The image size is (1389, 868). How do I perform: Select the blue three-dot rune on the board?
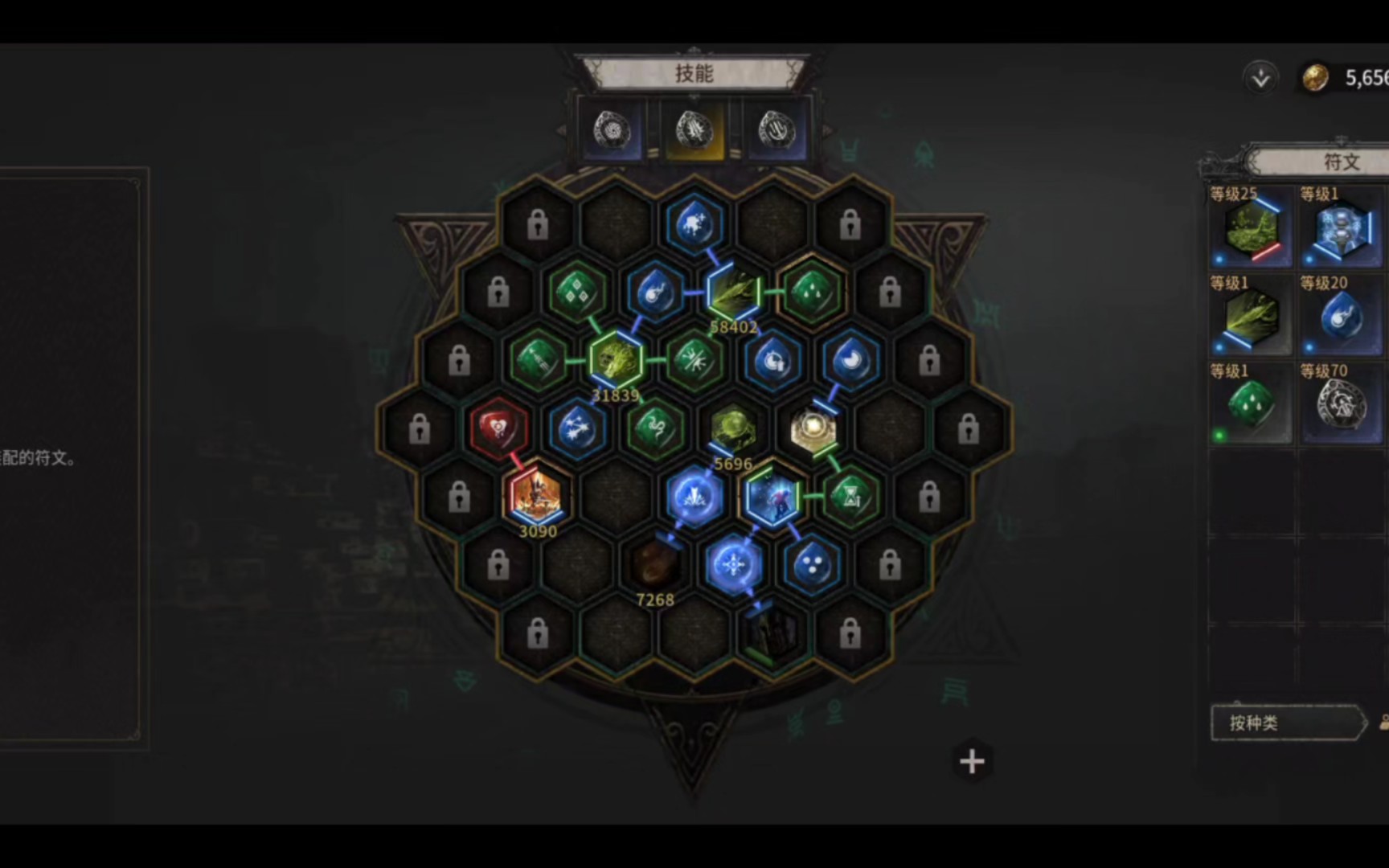(x=812, y=565)
